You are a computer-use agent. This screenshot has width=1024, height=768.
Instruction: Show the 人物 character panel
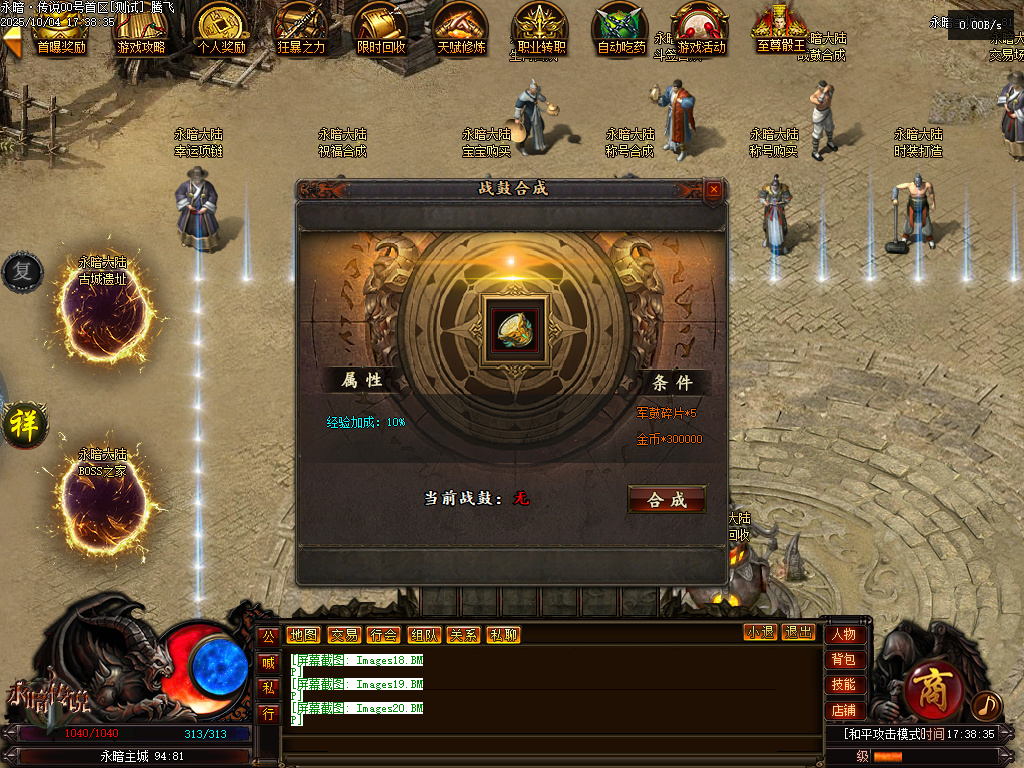[843, 634]
